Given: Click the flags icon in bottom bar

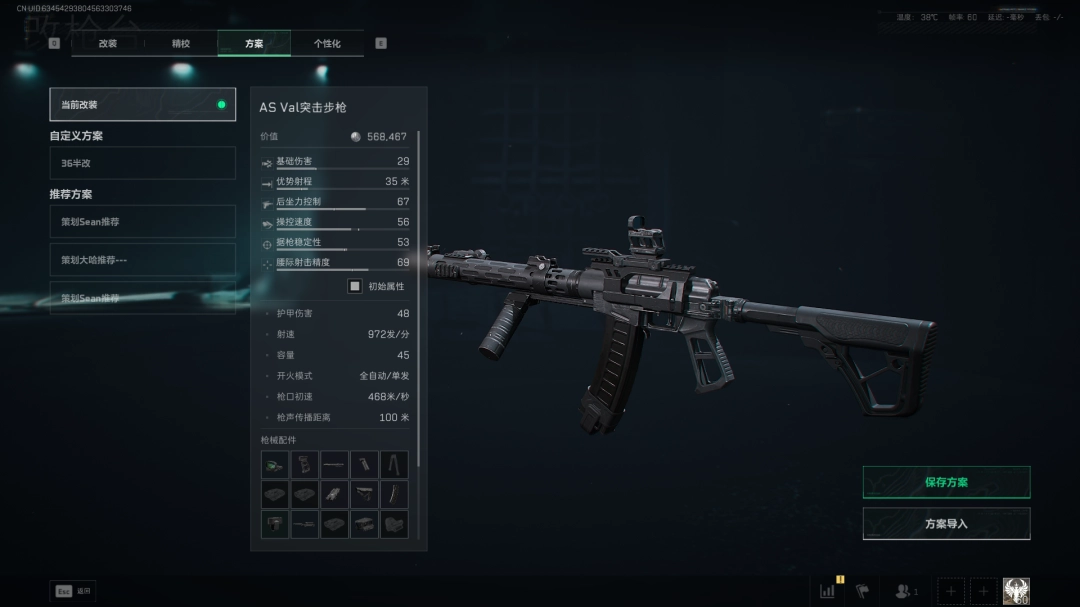Looking at the screenshot, I should (862, 591).
